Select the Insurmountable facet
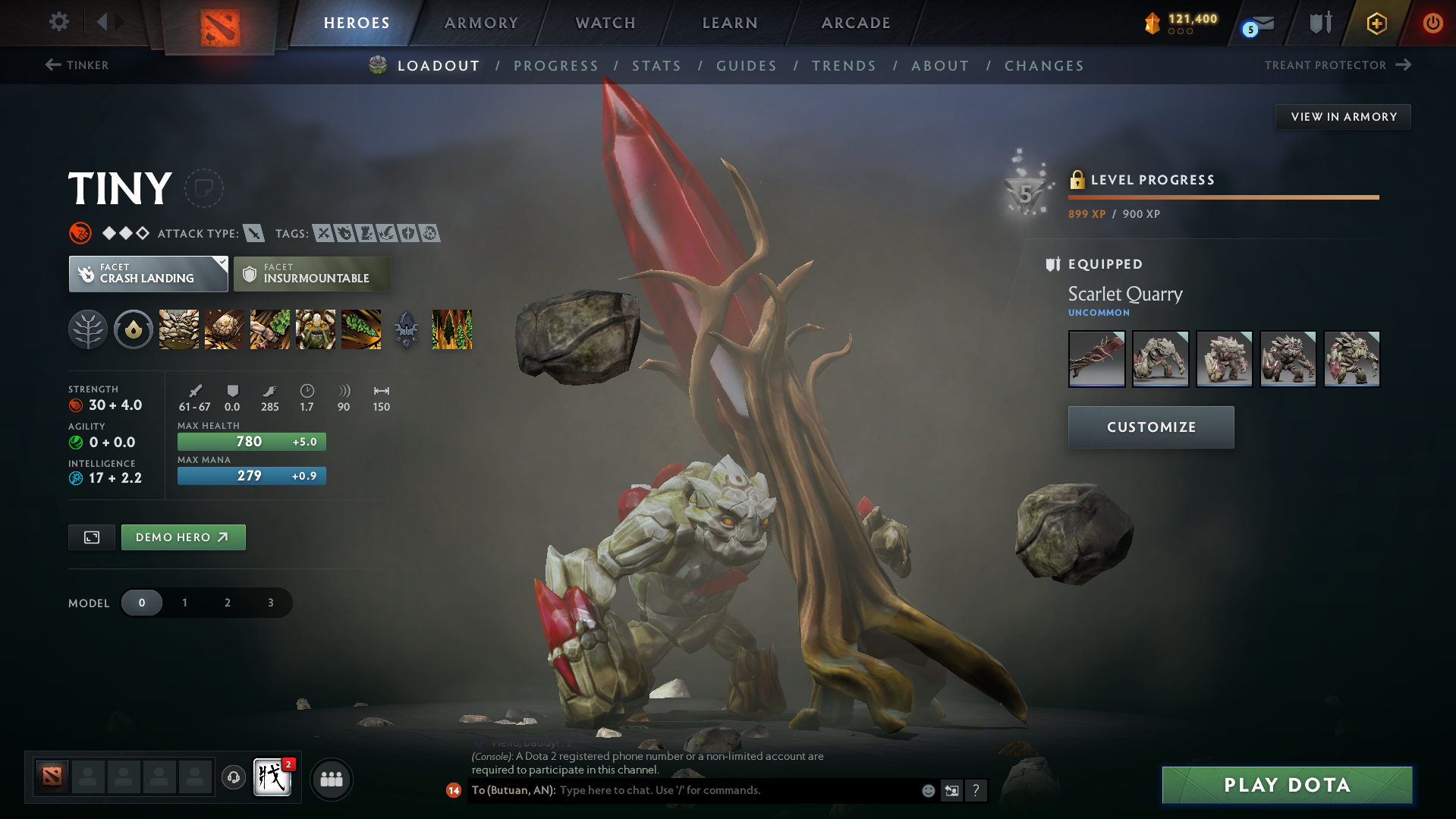The image size is (1456, 819). click(312, 273)
